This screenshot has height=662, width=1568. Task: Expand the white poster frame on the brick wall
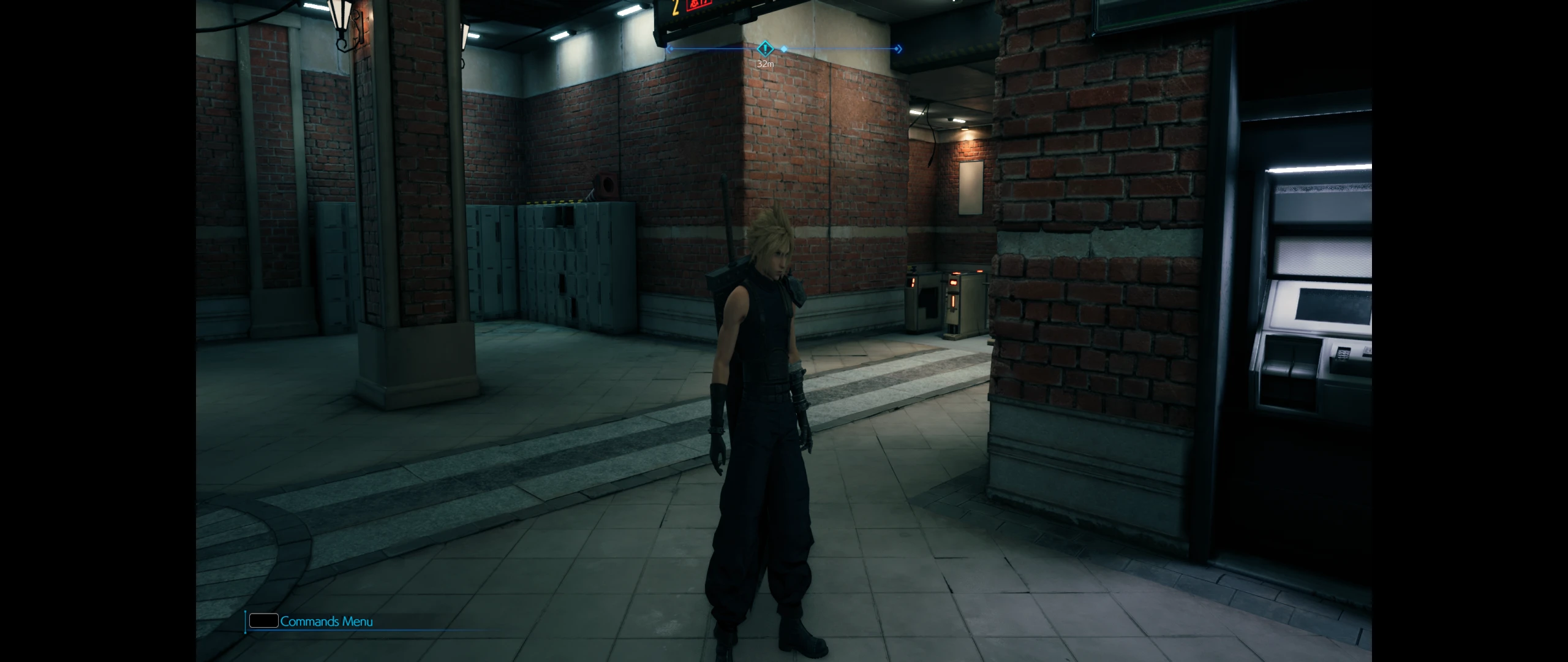pyautogui.click(x=970, y=187)
